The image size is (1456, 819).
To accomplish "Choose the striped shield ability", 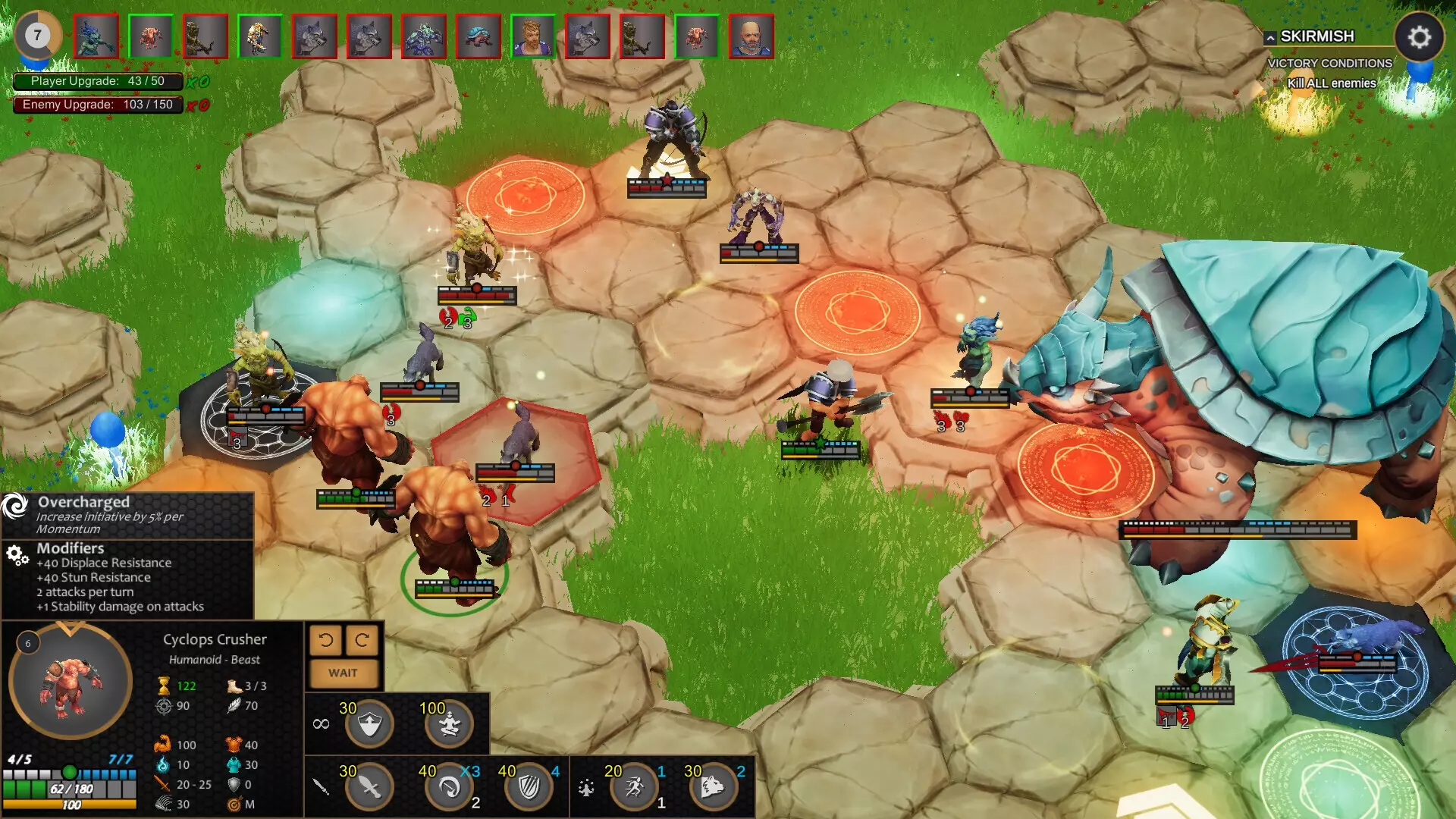I will [529, 787].
